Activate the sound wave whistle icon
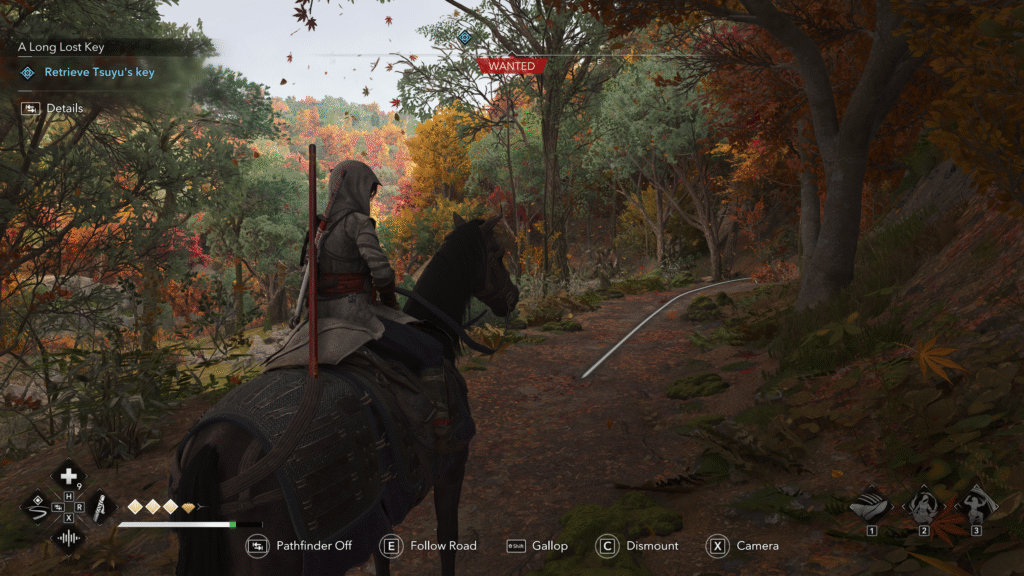Viewport: 1024px width, 576px height. click(x=68, y=538)
